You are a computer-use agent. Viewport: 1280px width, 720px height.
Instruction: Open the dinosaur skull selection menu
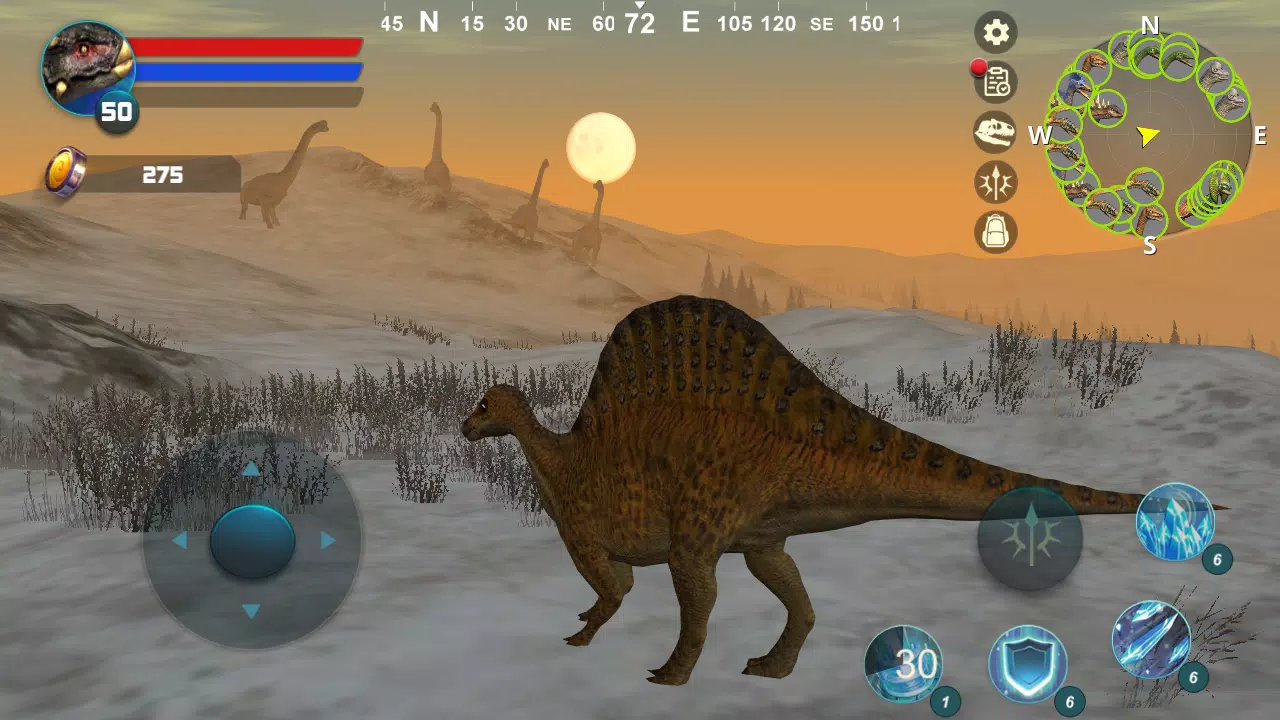click(x=993, y=132)
